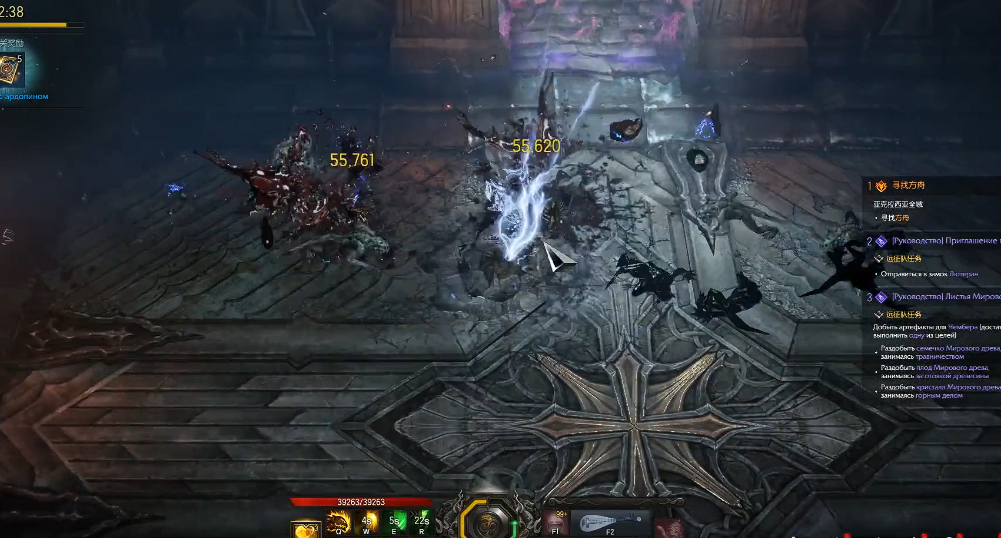
Task: Use the F2 lute instrument slot
Action: pyautogui.click(x=610, y=522)
